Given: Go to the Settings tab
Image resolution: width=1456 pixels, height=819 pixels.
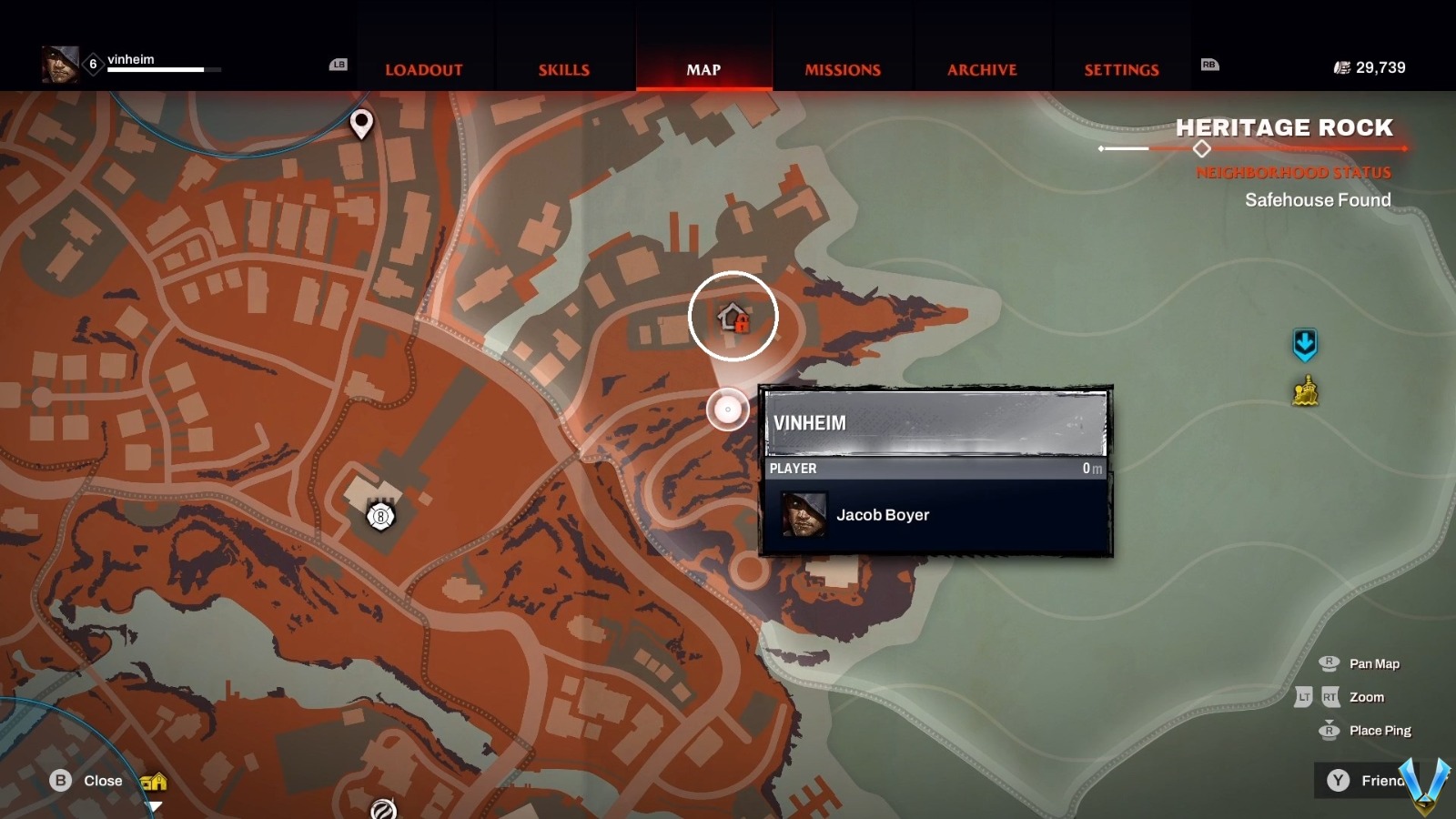Looking at the screenshot, I should coord(1121,70).
